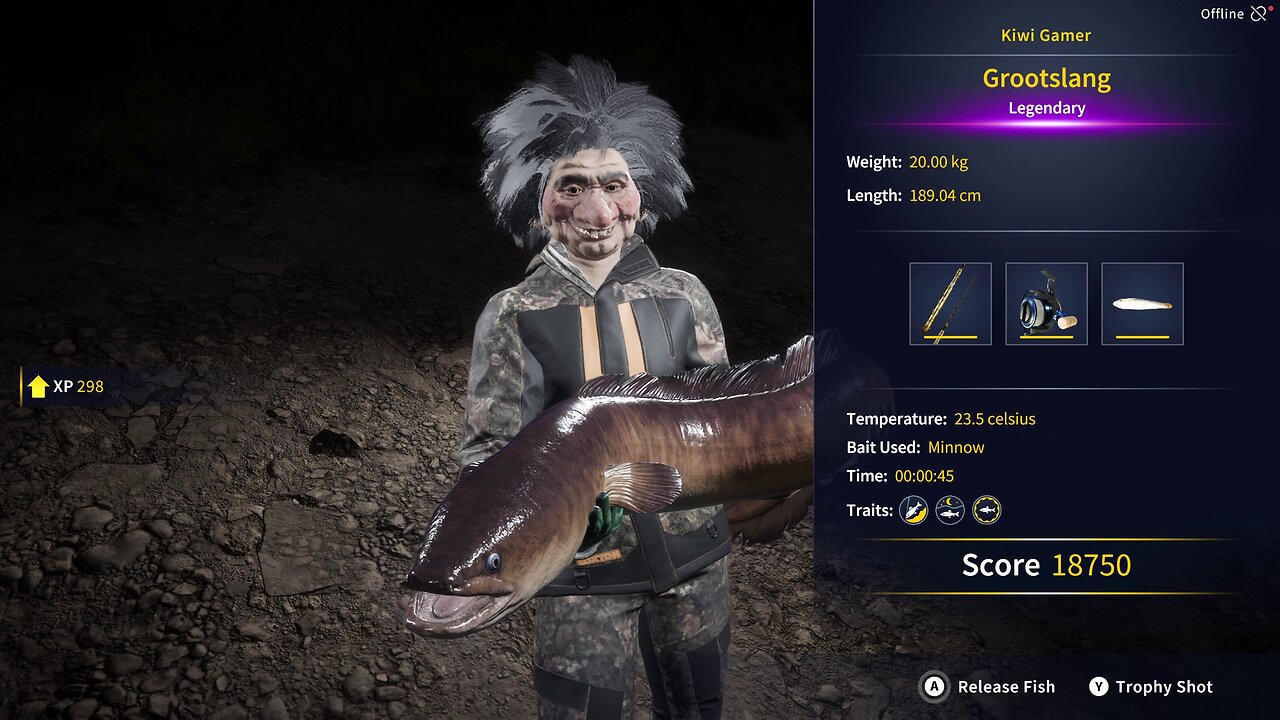Inspect the minnow bait slot
The width and height of the screenshot is (1280, 720).
(x=1142, y=304)
